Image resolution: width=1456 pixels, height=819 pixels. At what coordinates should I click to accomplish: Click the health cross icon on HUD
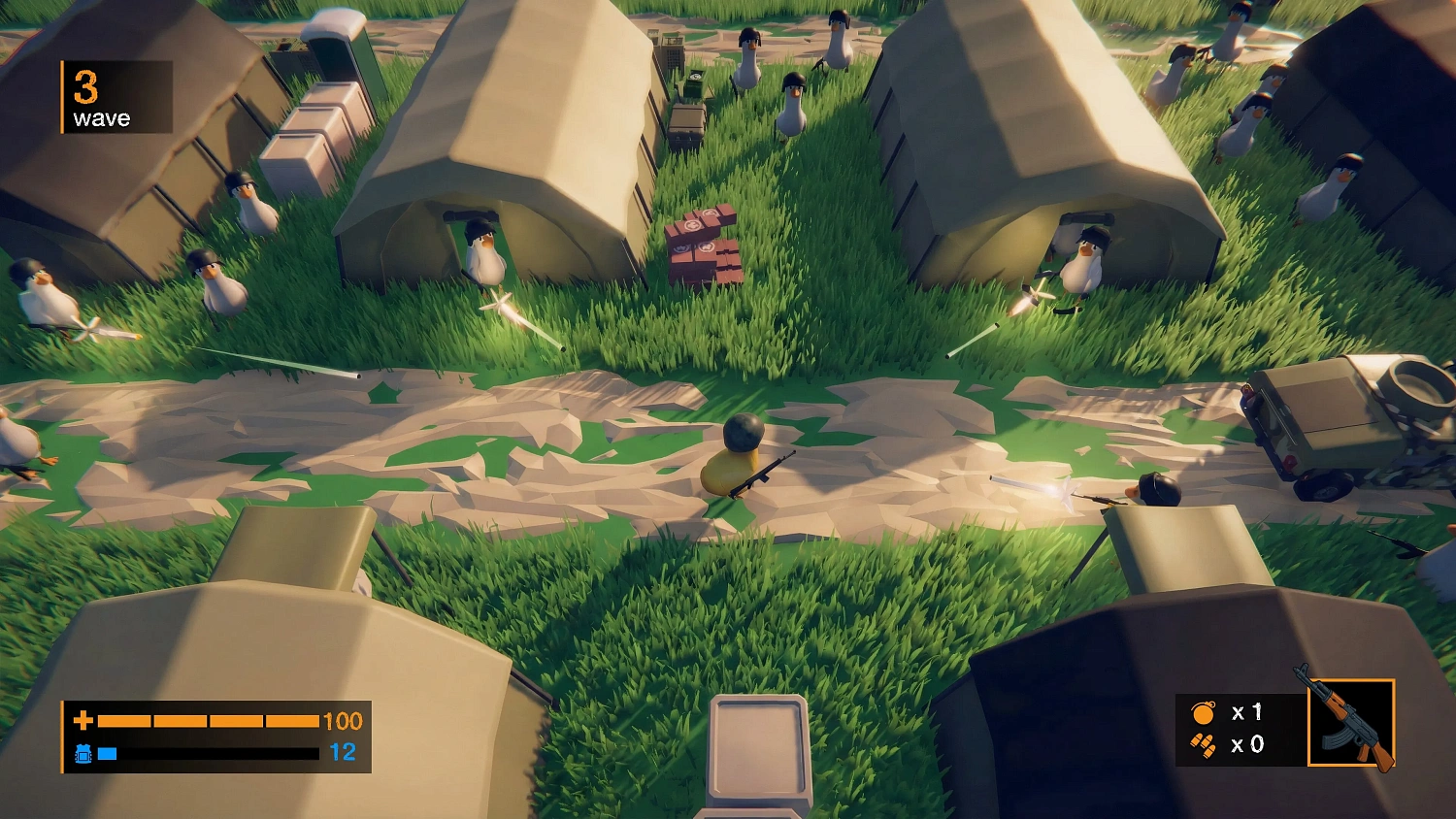pyautogui.click(x=83, y=722)
